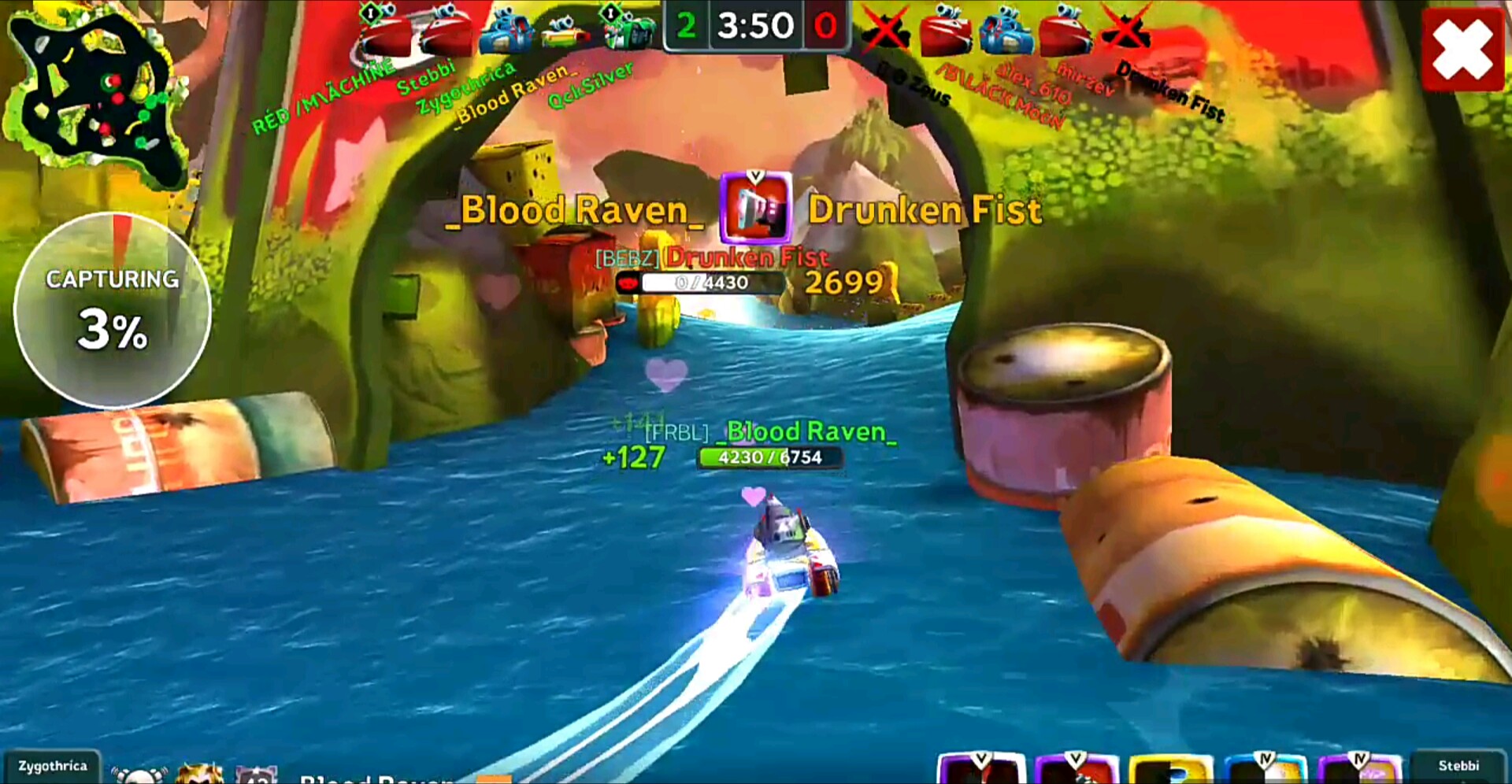Select /B\LÄCK MooN's red ship icon
The height and width of the screenshot is (784, 1512).
pyautogui.click(x=945, y=33)
